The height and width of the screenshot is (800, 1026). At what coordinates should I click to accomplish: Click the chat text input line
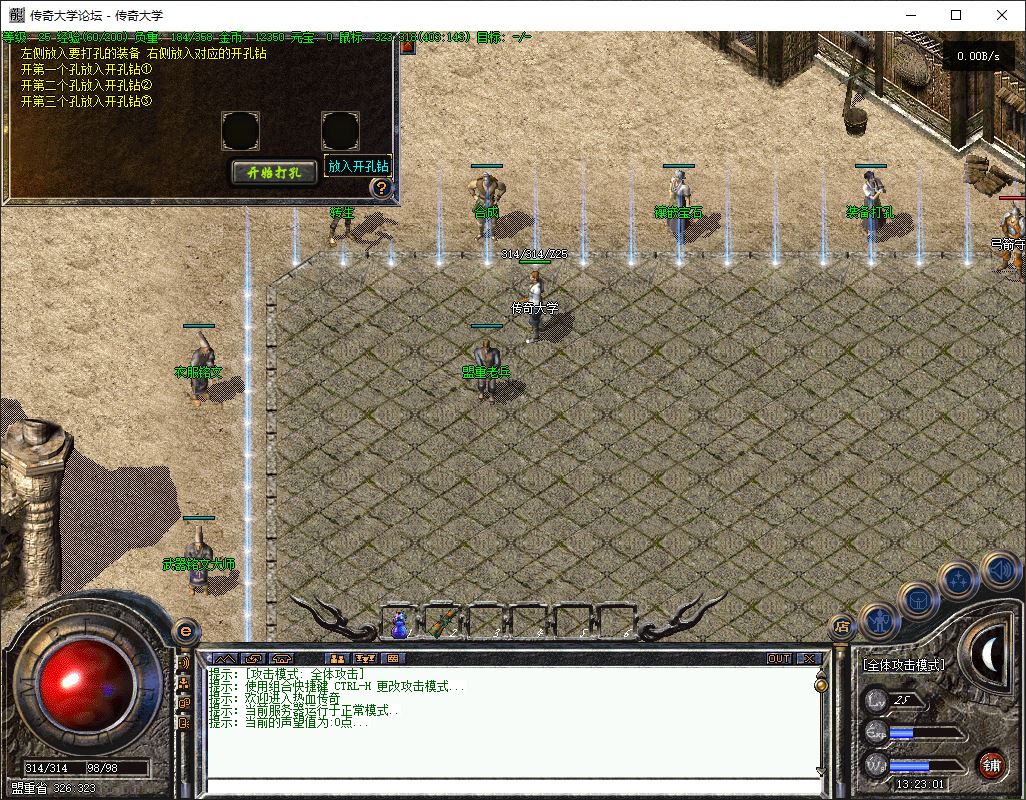[x=510, y=786]
